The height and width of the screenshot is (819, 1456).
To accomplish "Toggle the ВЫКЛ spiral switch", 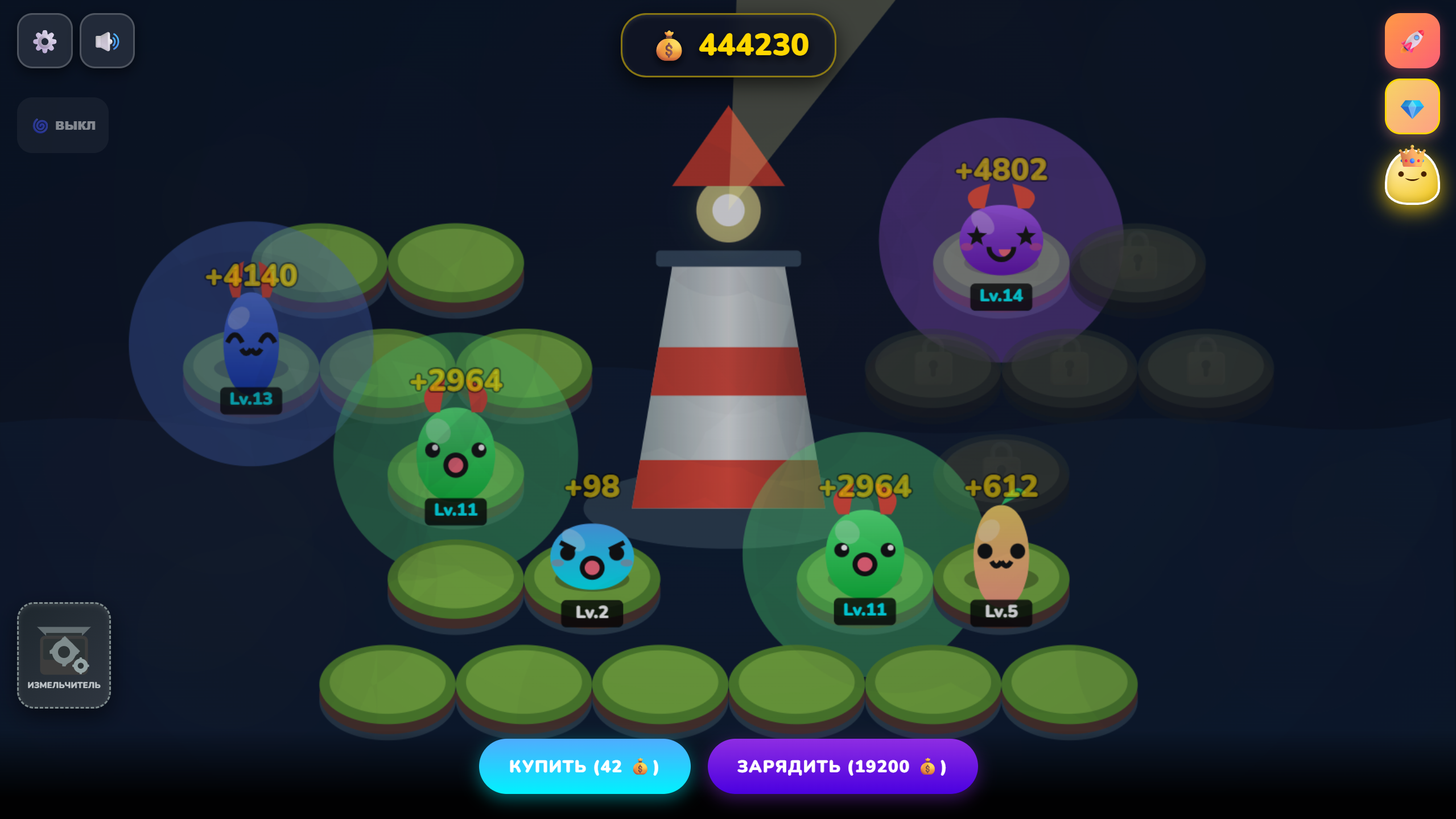I will [63, 125].
